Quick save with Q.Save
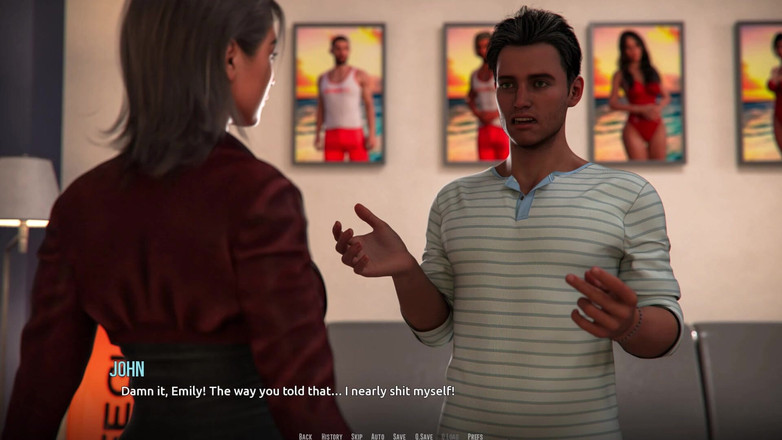 pos(424,436)
